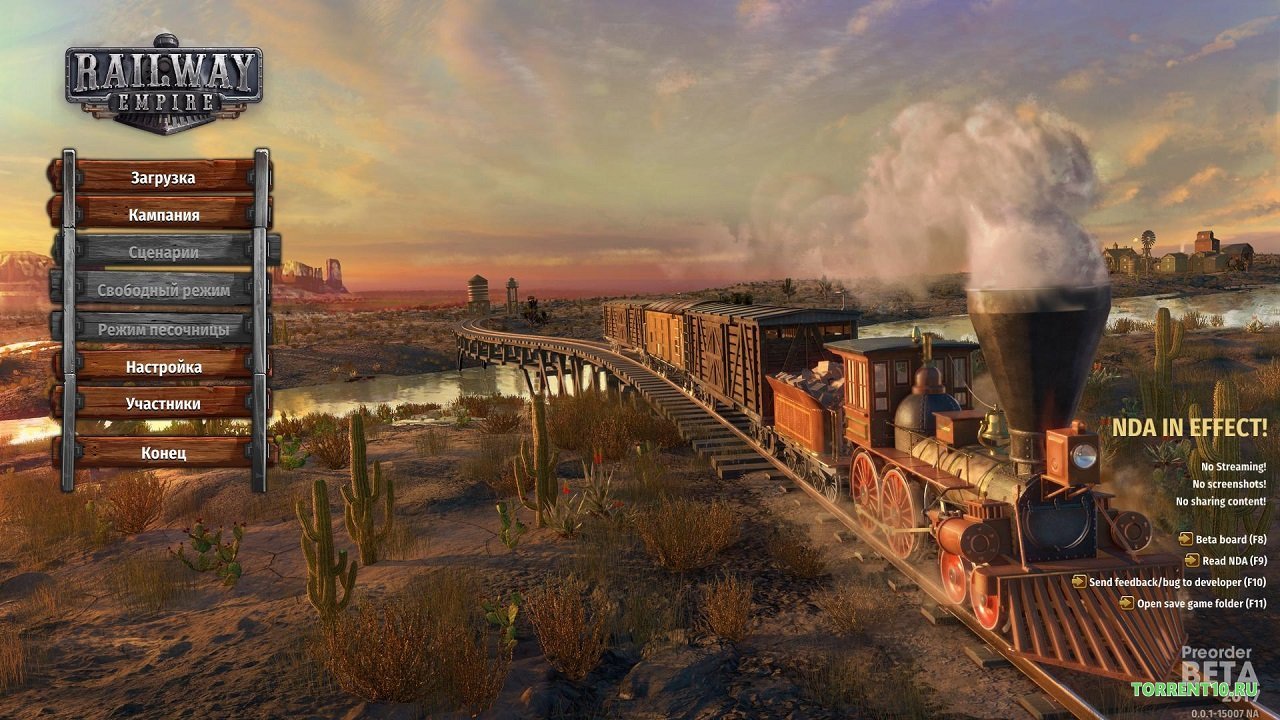The image size is (1280, 720).
Task: Click the greyed-out Сценарии entry
Action: click(163, 253)
